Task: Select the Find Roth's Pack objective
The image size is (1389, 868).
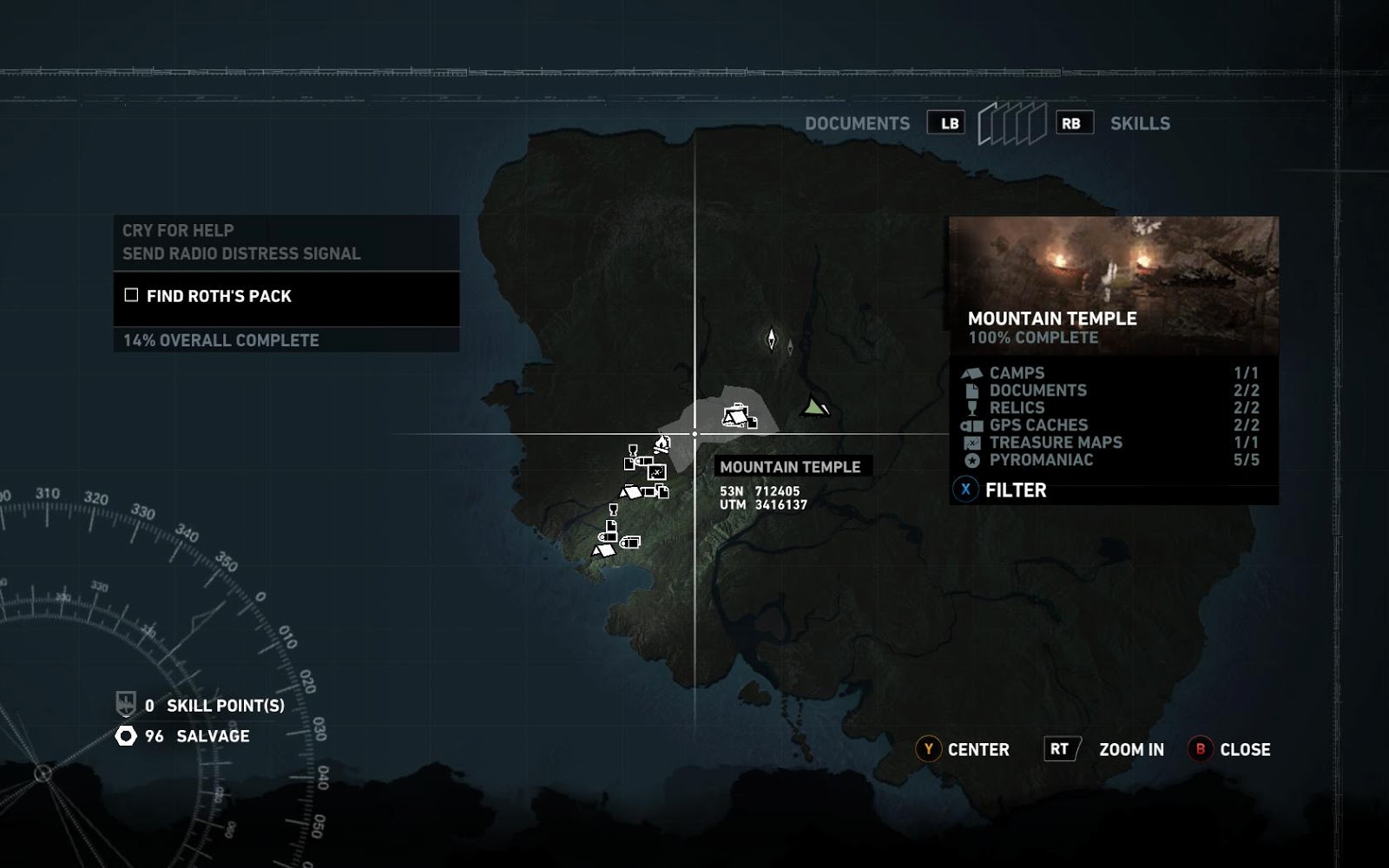Action: pos(219,296)
